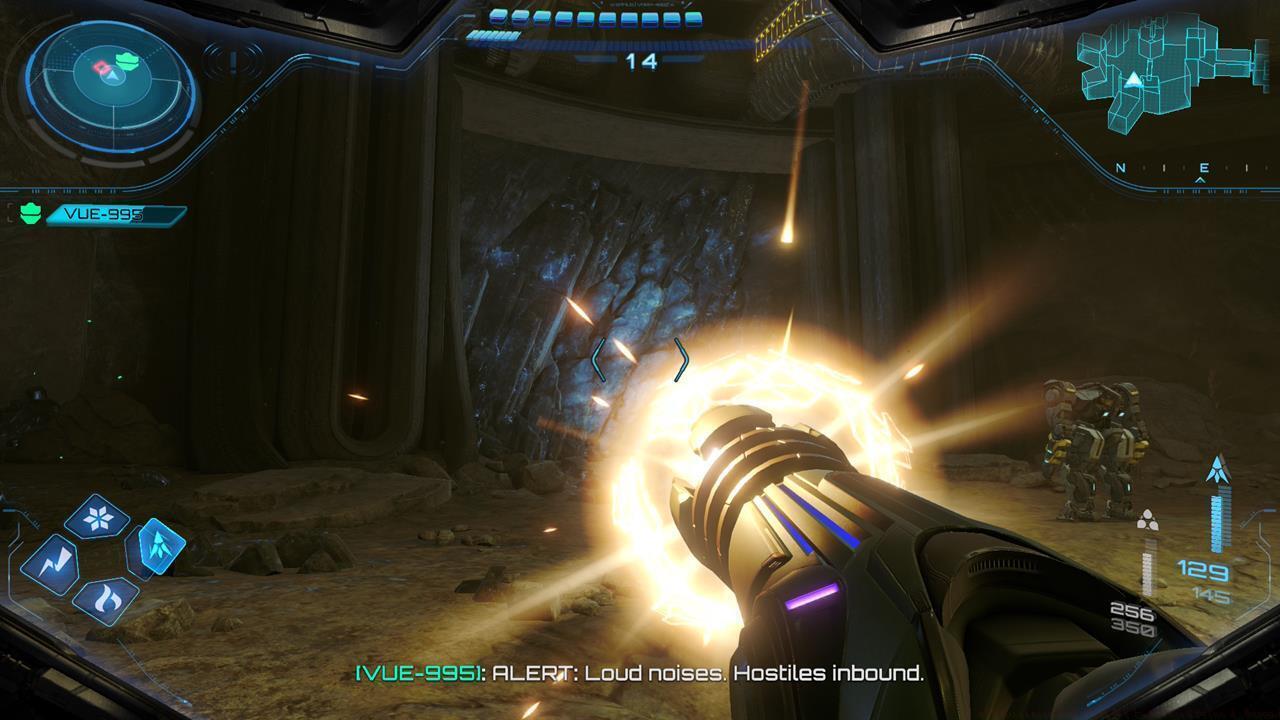Screen dimensions: 1280x720
Task: Click the green shield icon beside VUE-995
Action: click(30, 211)
